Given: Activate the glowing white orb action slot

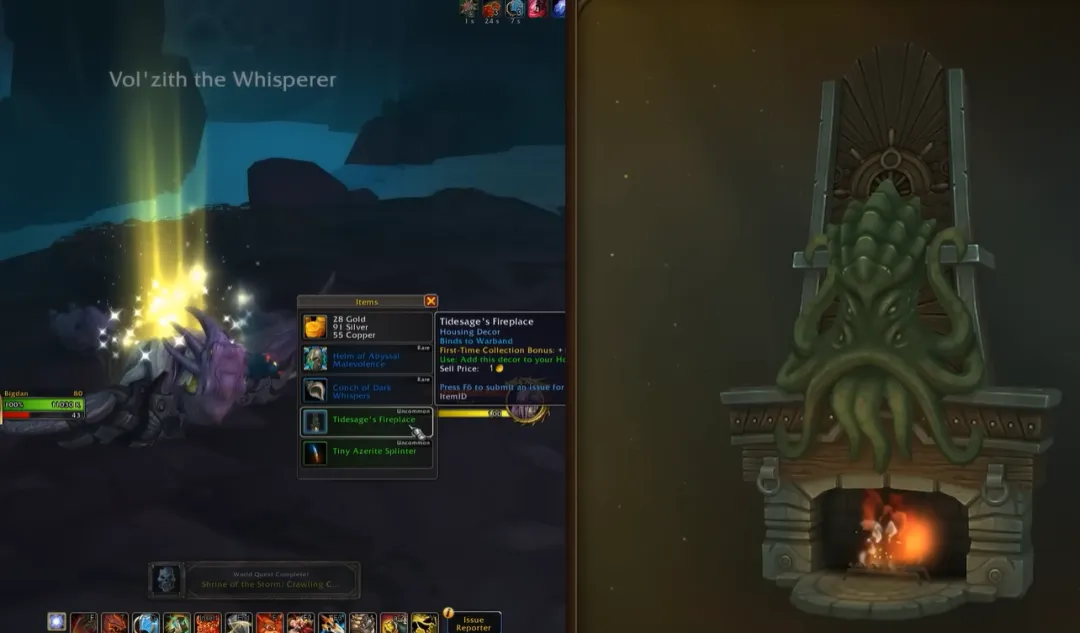Looking at the screenshot, I should (x=56, y=623).
